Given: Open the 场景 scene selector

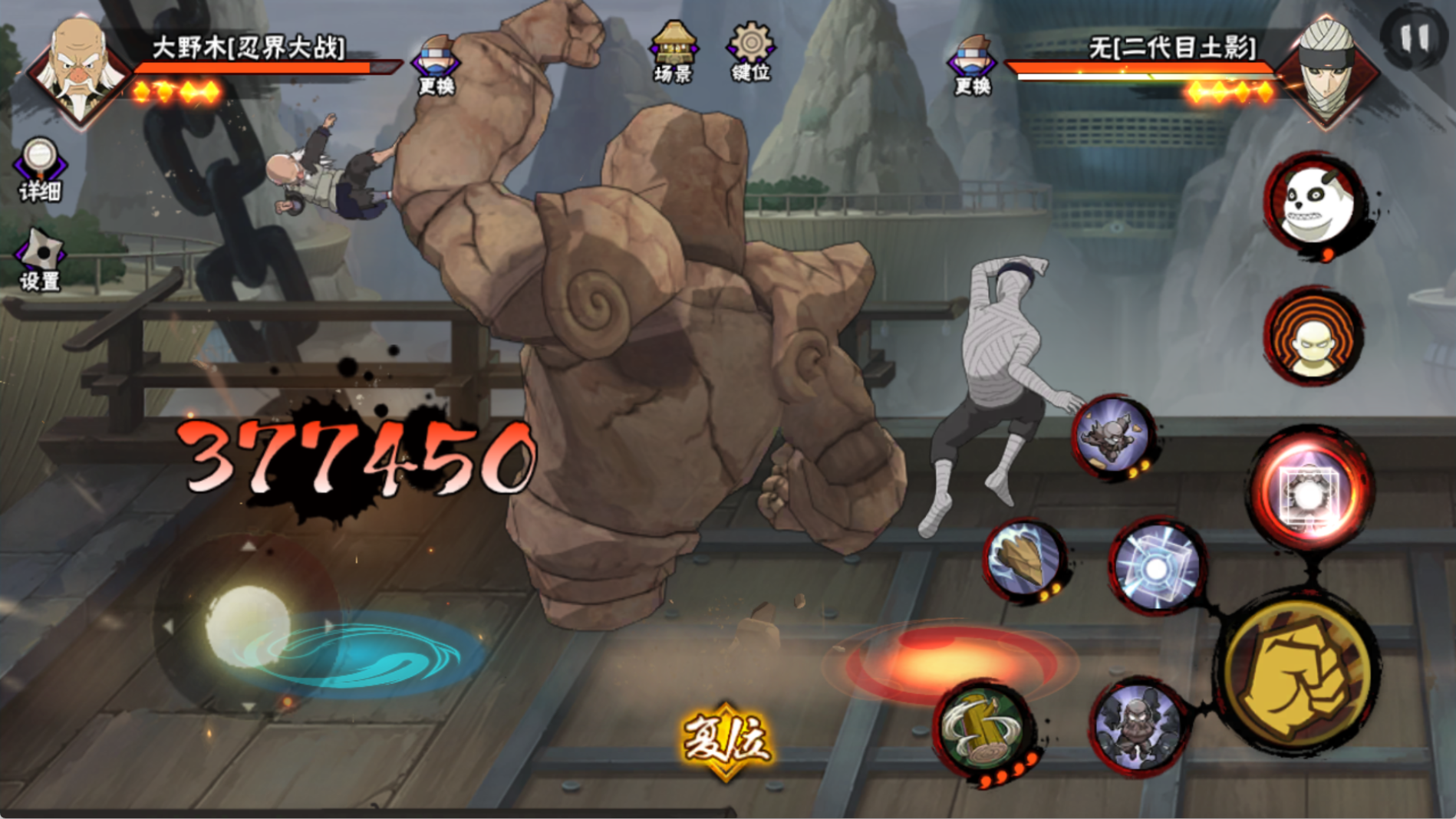Looking at the screenshot, I should click(673, 52).
